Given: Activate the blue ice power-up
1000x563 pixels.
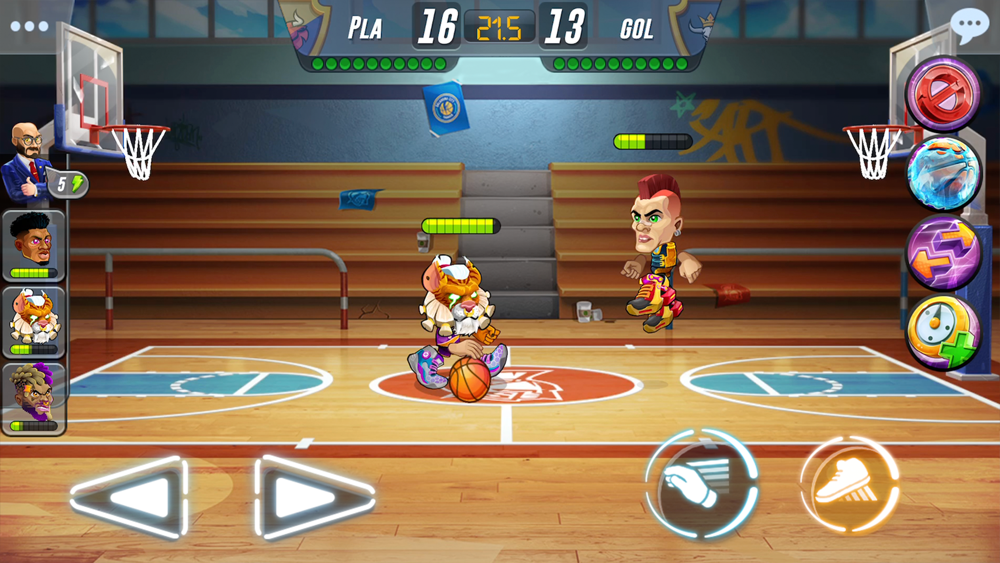Looking at the screenshot, I should tap(943, 173).
